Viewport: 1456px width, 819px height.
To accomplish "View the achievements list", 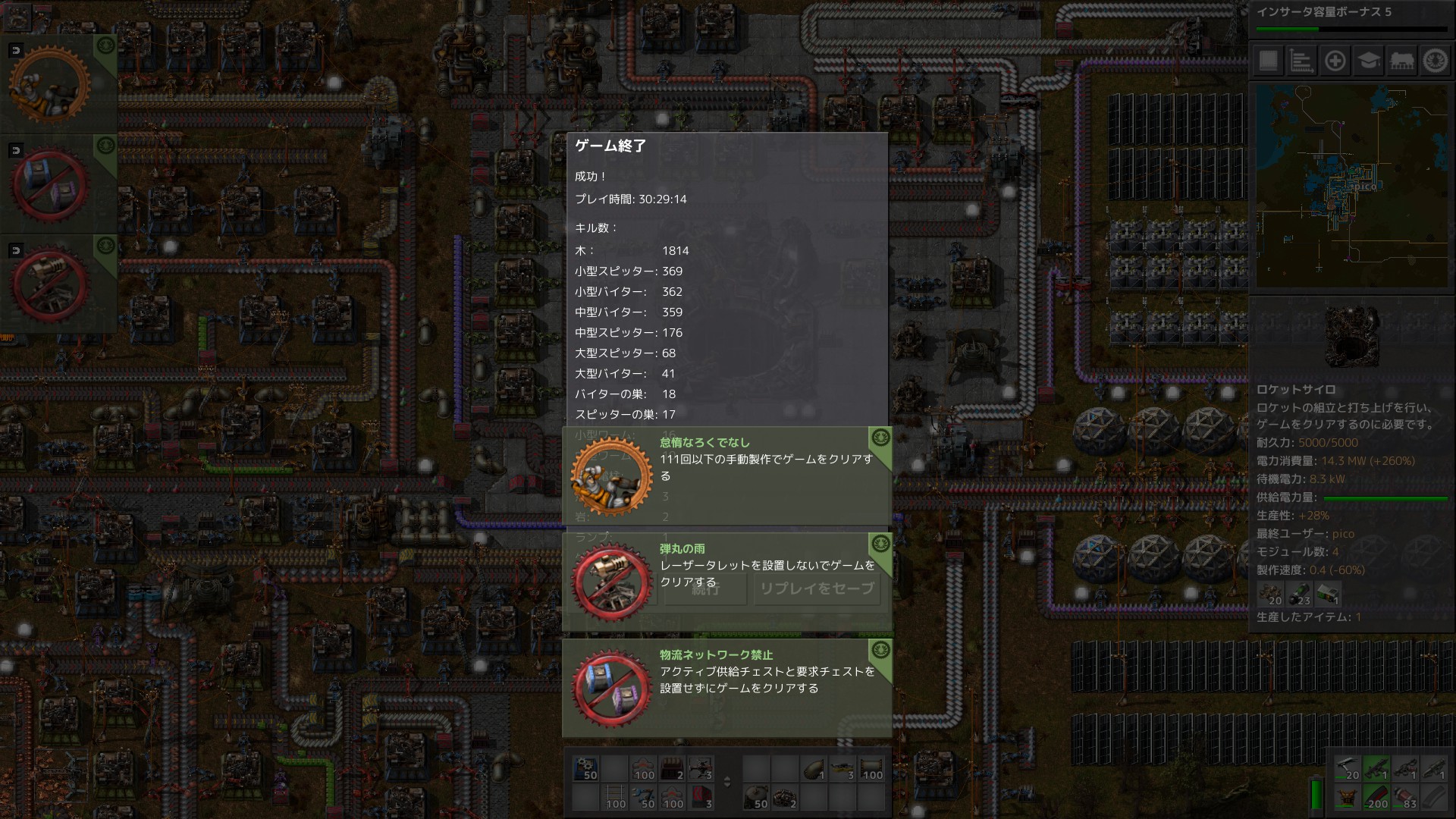I will pos(1436,61).
